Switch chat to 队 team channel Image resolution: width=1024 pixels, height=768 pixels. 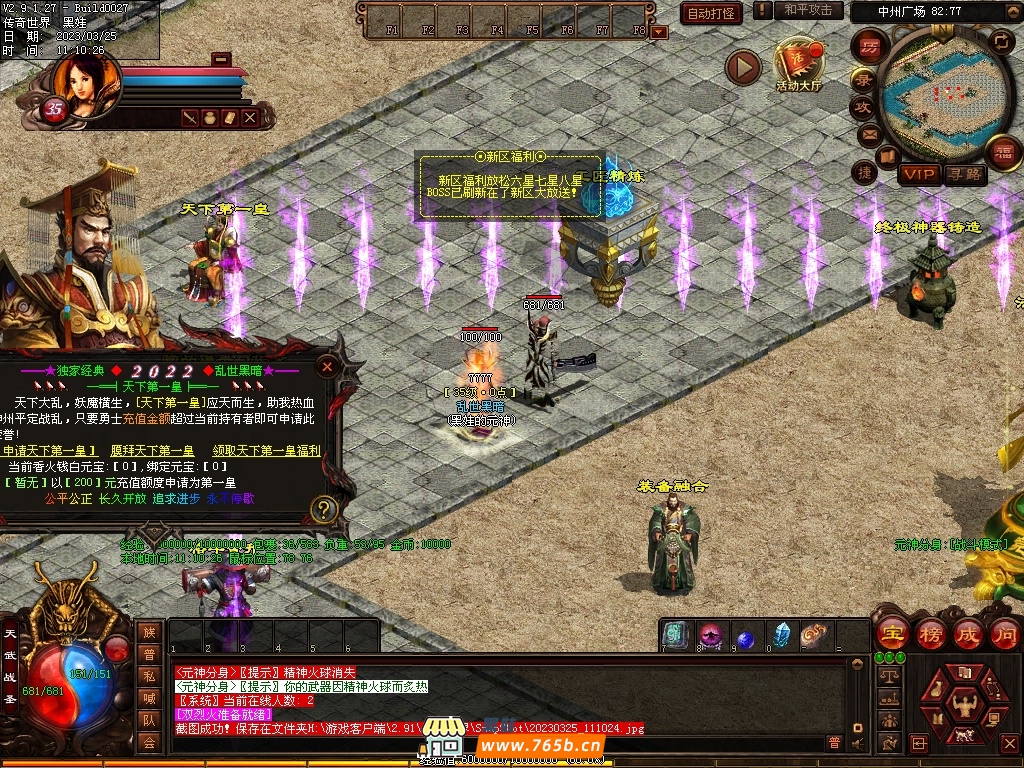[x=149, y=720]
